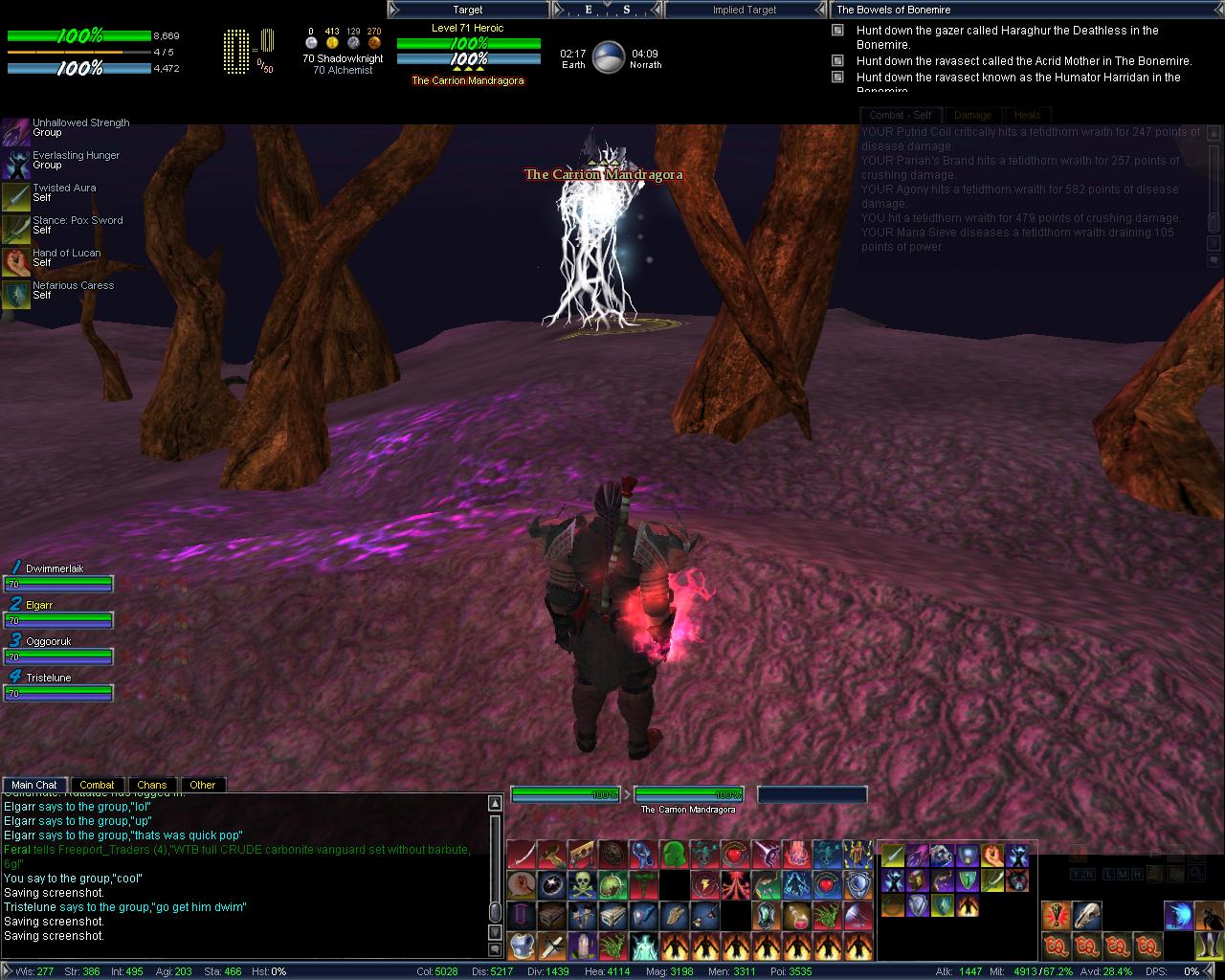
Task: Select the Other chat tab
Action: point(202,785)
